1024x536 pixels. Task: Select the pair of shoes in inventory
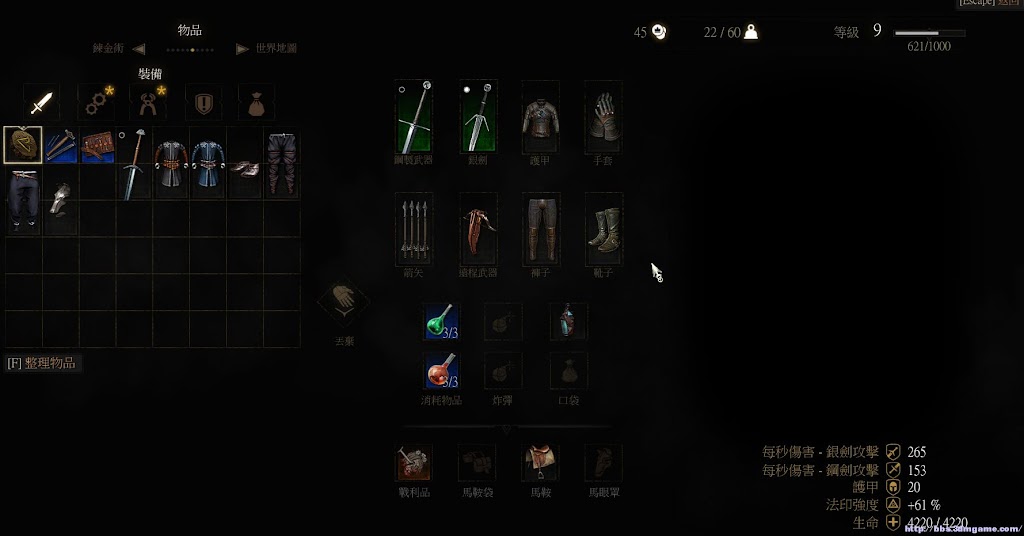pos(245,166)
